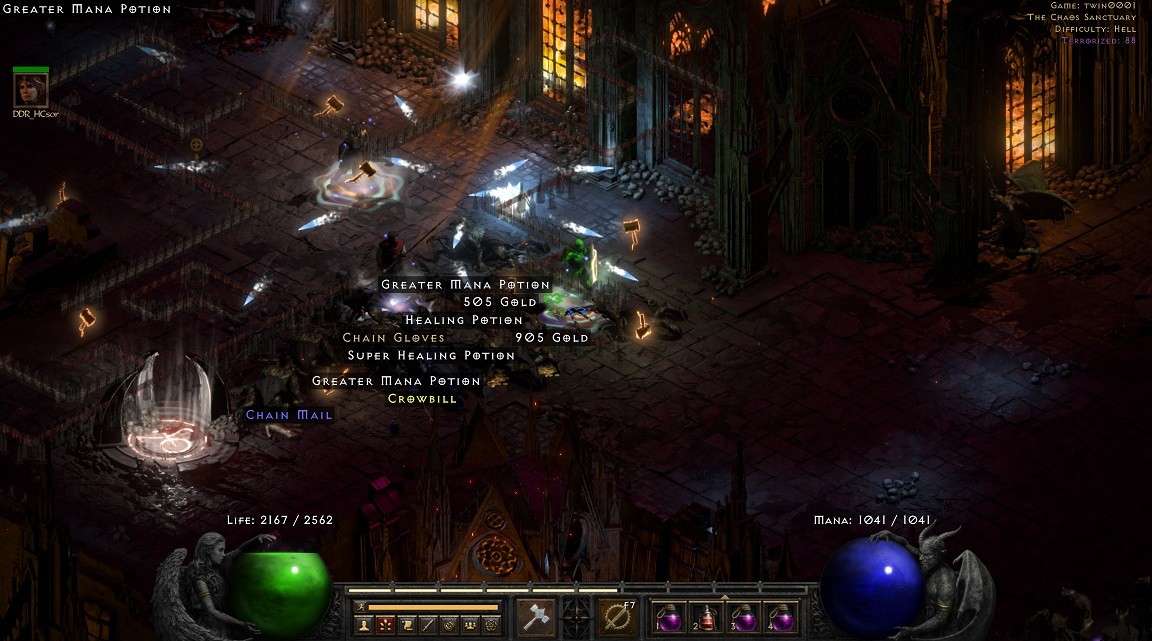Pick up the Crowbill item label
The image size is (1152, 641).
pyautogui.click(x=422, y=399)
